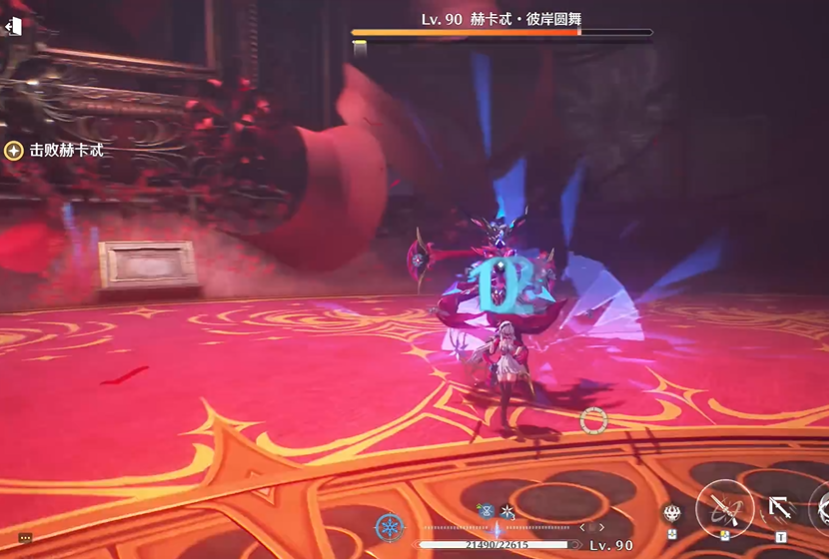829x559 pixels.
Task: Activate the blue snowflake skill icon
Action: pyautogui.click(x=389, y=527)
